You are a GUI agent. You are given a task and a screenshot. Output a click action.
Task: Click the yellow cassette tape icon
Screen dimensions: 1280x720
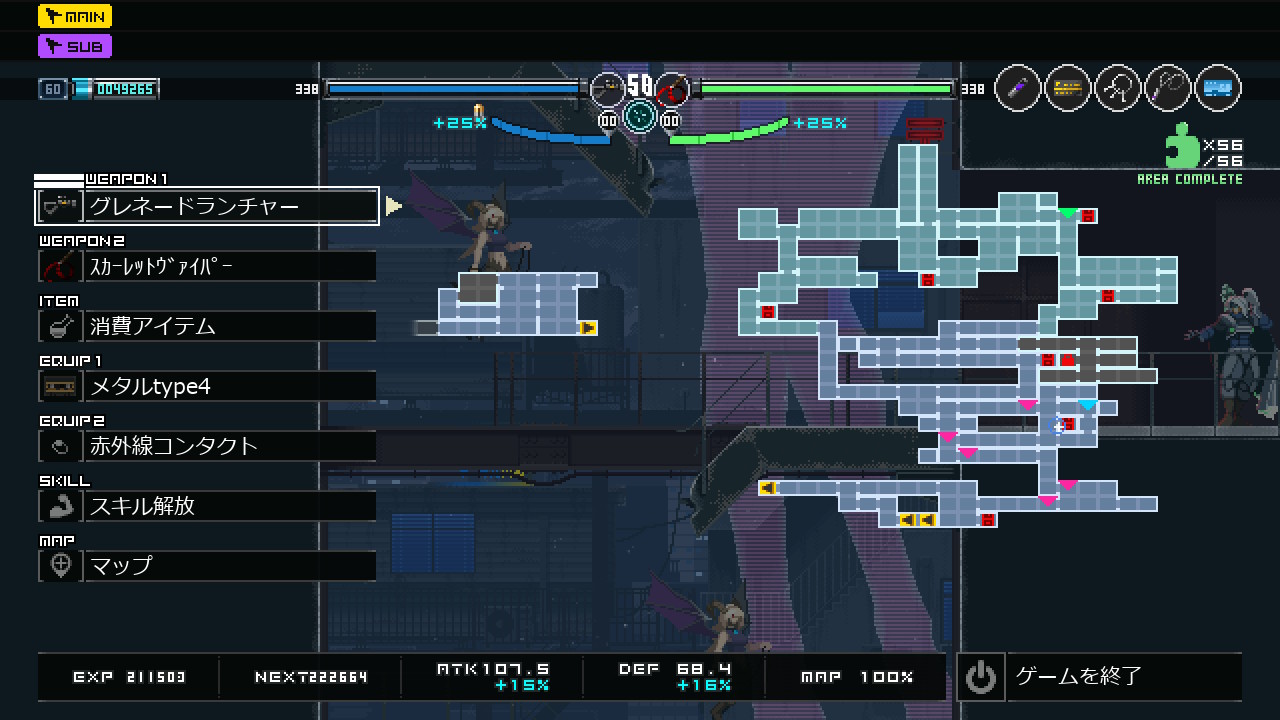coord(1068,89)
